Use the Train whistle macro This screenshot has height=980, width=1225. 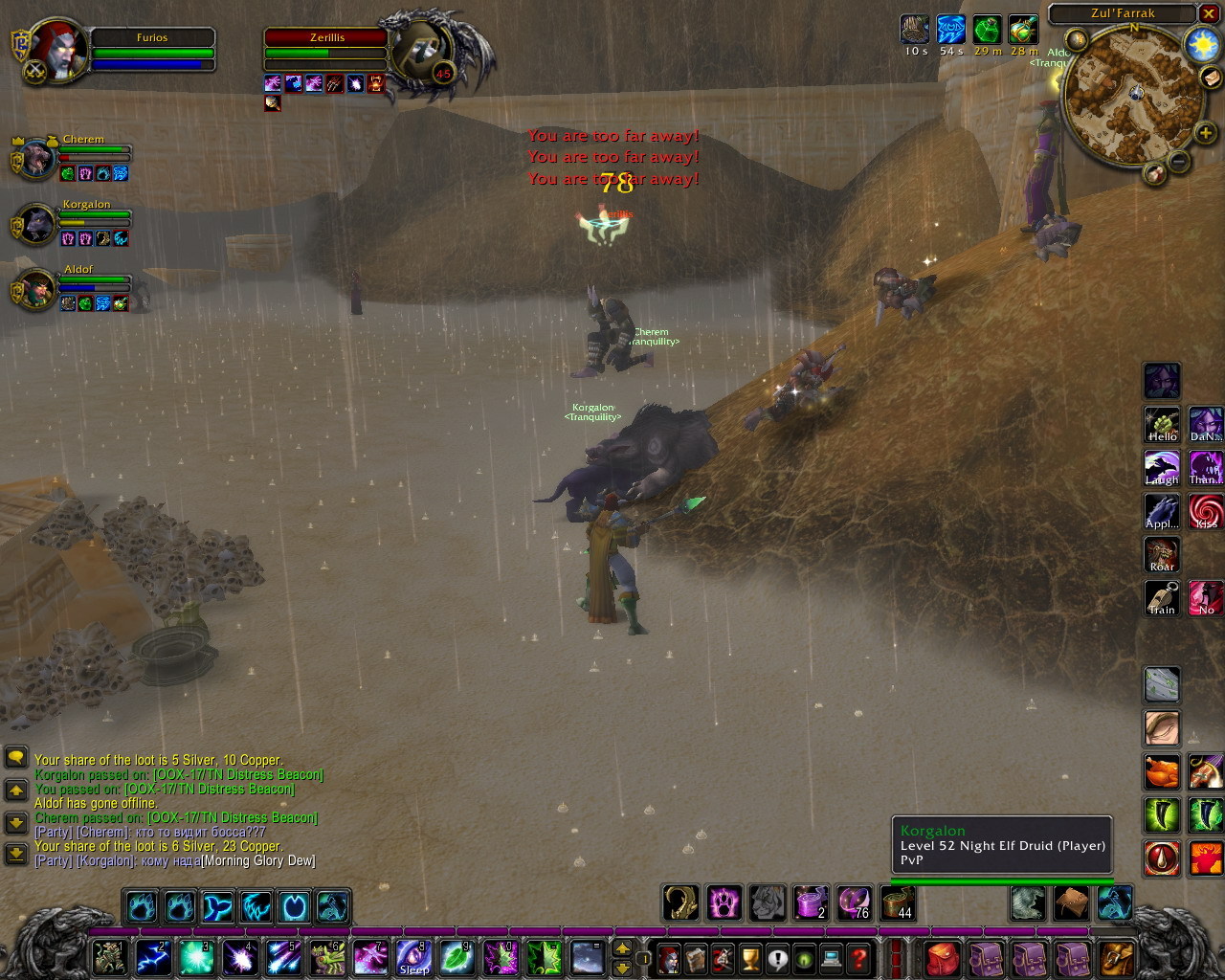tap(1162, 599)
